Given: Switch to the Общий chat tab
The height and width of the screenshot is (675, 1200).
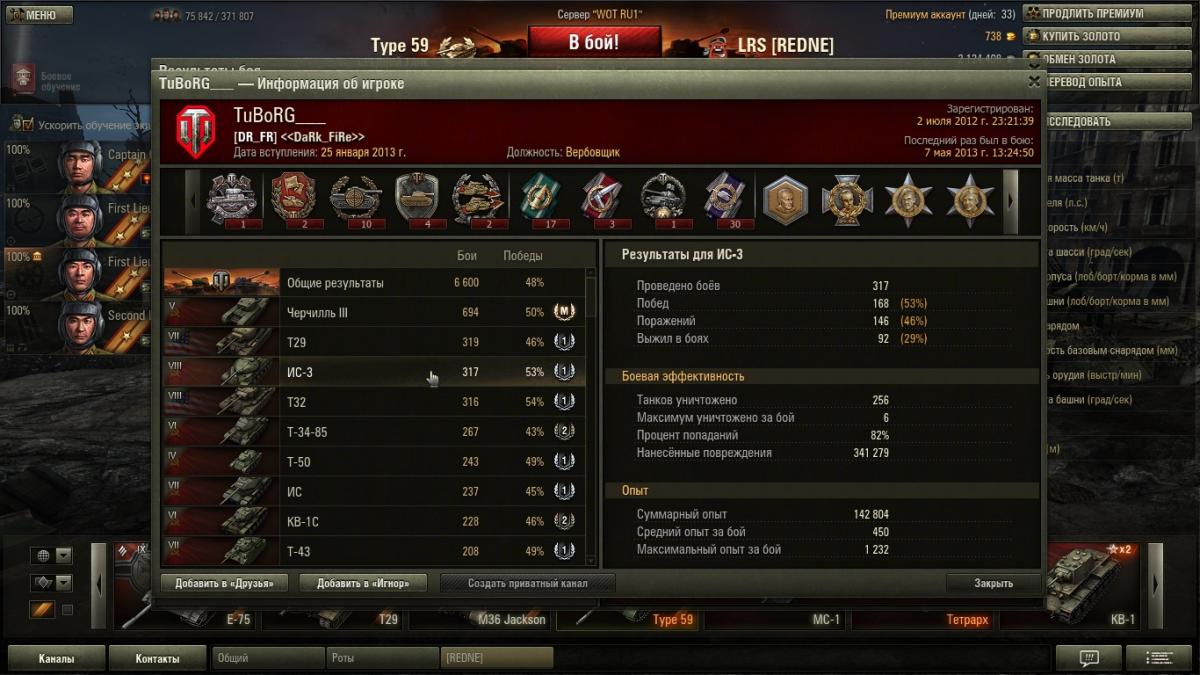Looking at the screenshot, I should (268, 659).
